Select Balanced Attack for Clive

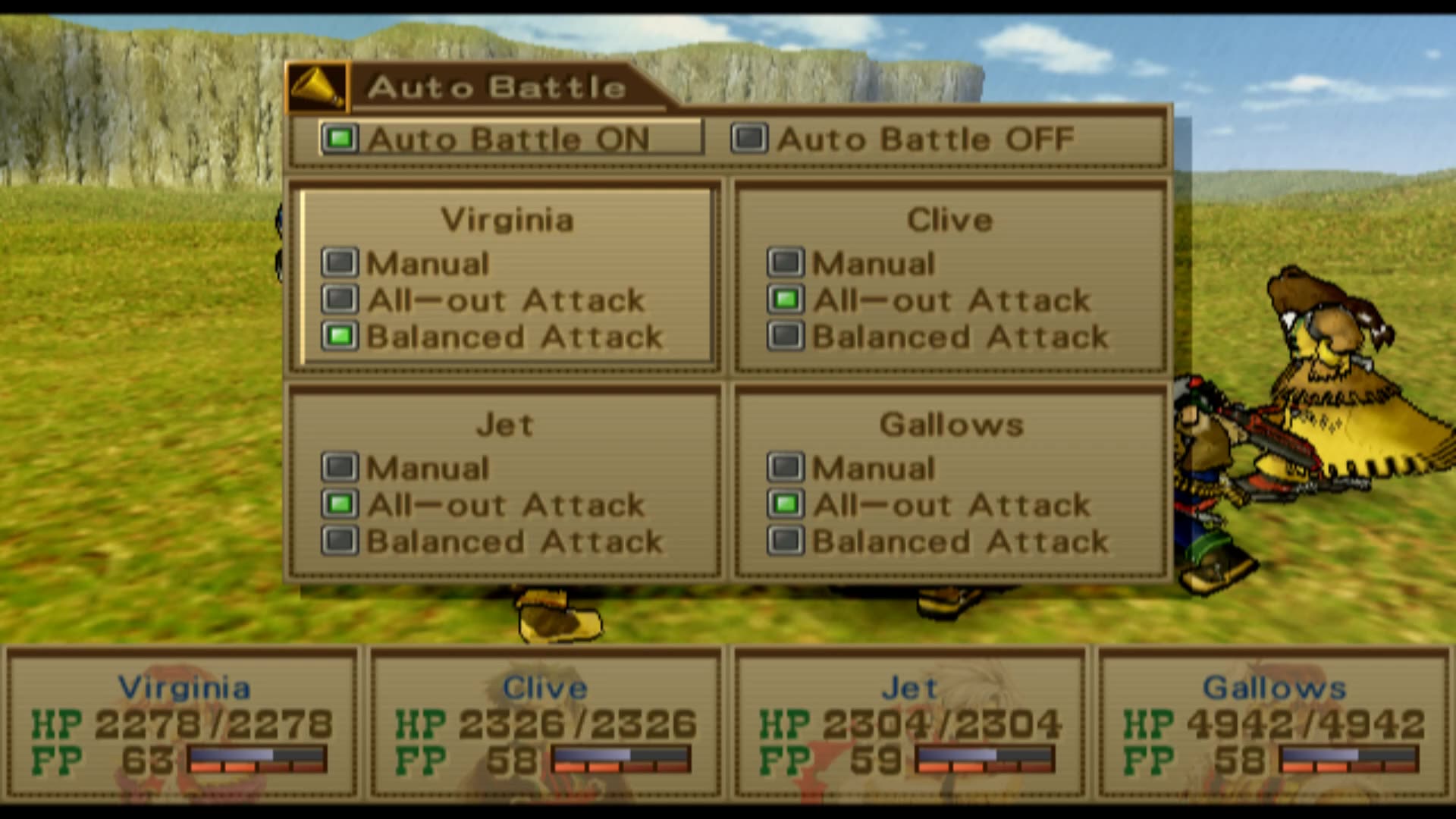[x=786, y=337]
